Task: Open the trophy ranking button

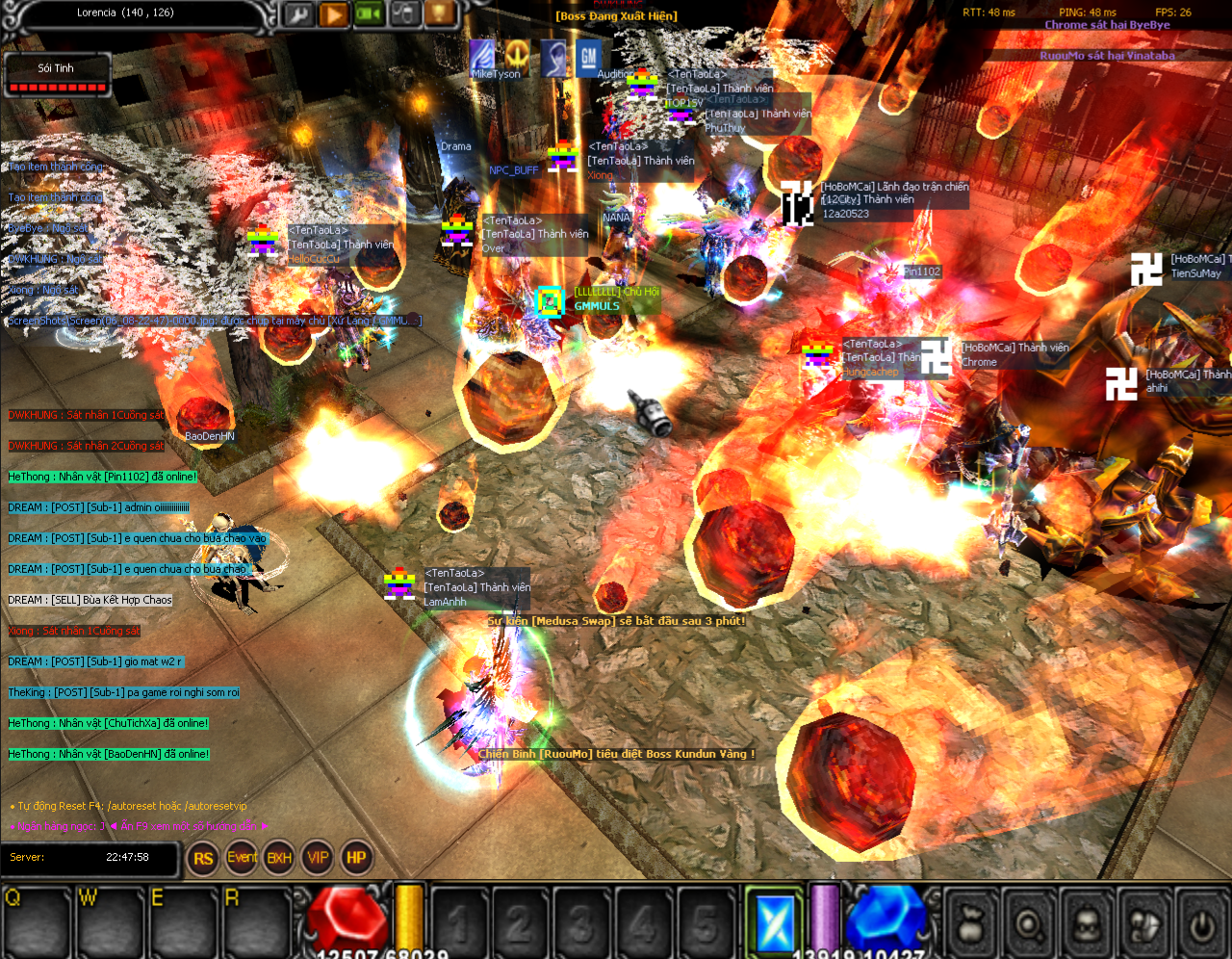Action: (x=440, y=13)
